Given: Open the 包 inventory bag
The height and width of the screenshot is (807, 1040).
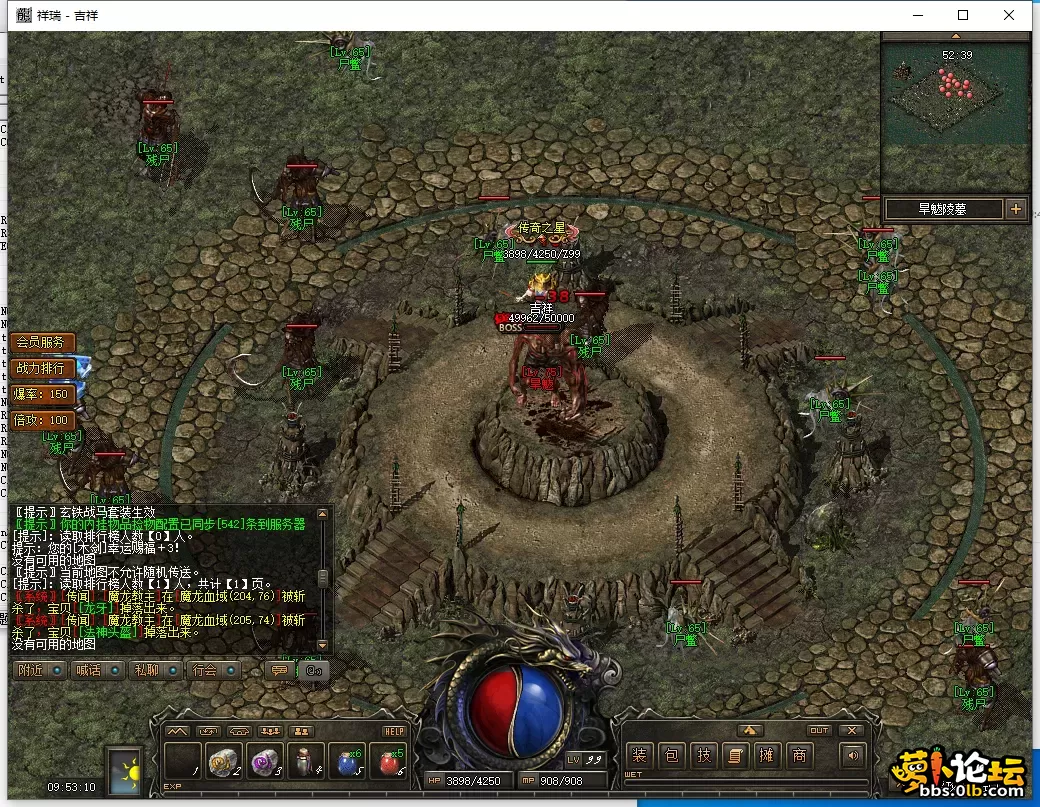Looking at the screenshot, I should pos(672,756).
